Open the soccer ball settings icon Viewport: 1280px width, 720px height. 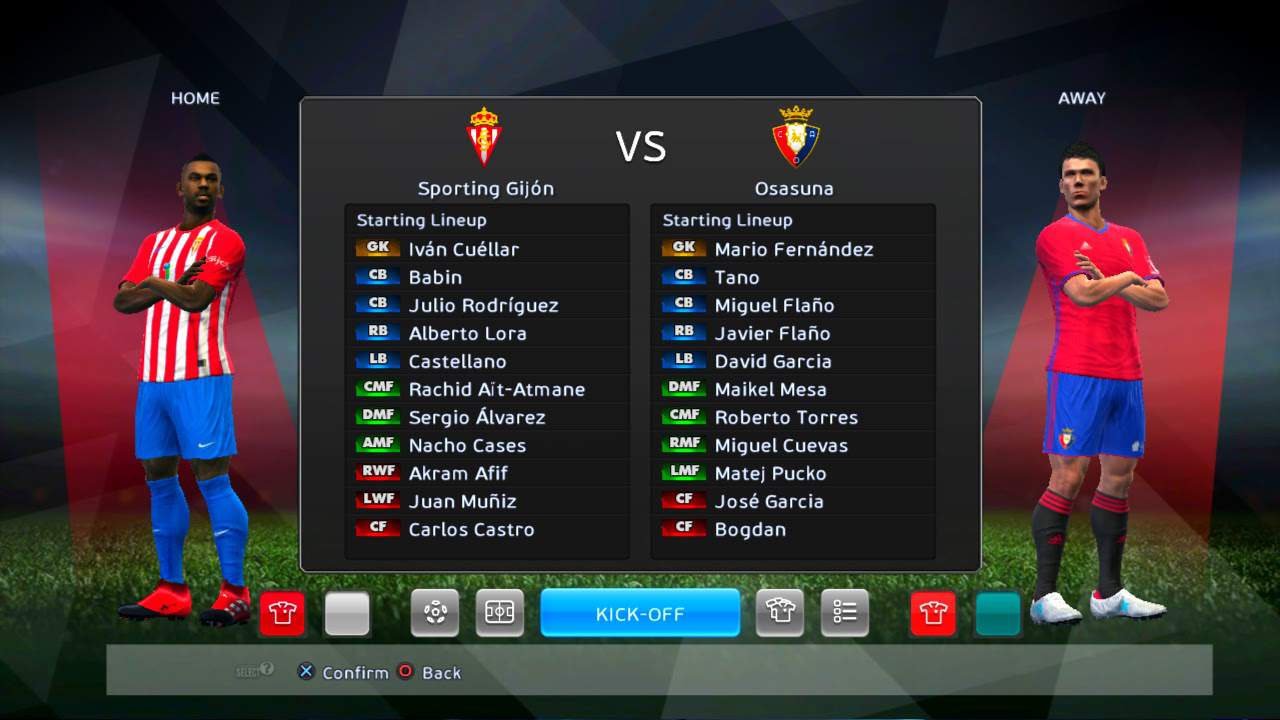pos(435,613)
